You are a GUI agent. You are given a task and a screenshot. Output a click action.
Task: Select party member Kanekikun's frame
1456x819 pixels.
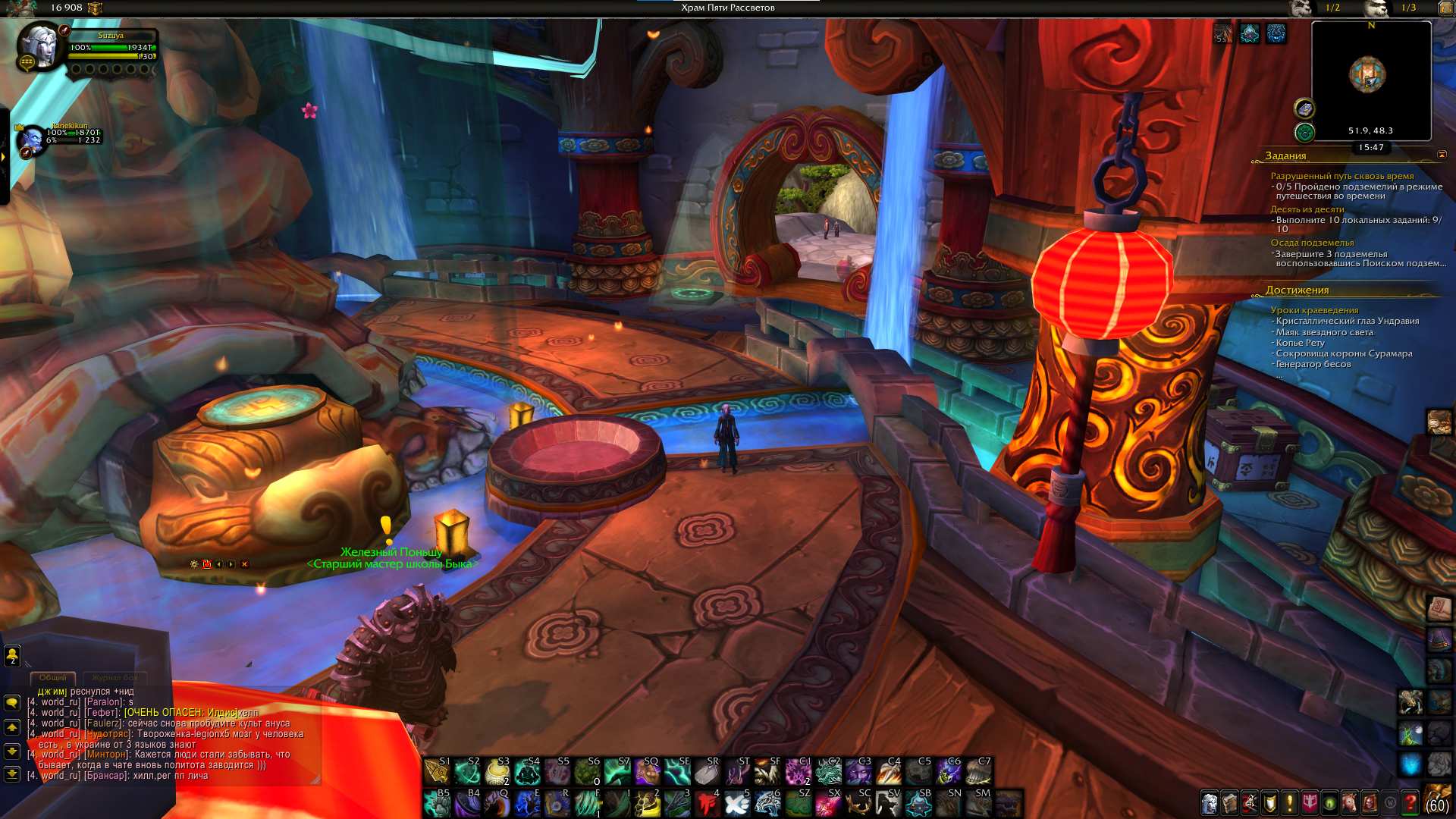click(32, 140)
